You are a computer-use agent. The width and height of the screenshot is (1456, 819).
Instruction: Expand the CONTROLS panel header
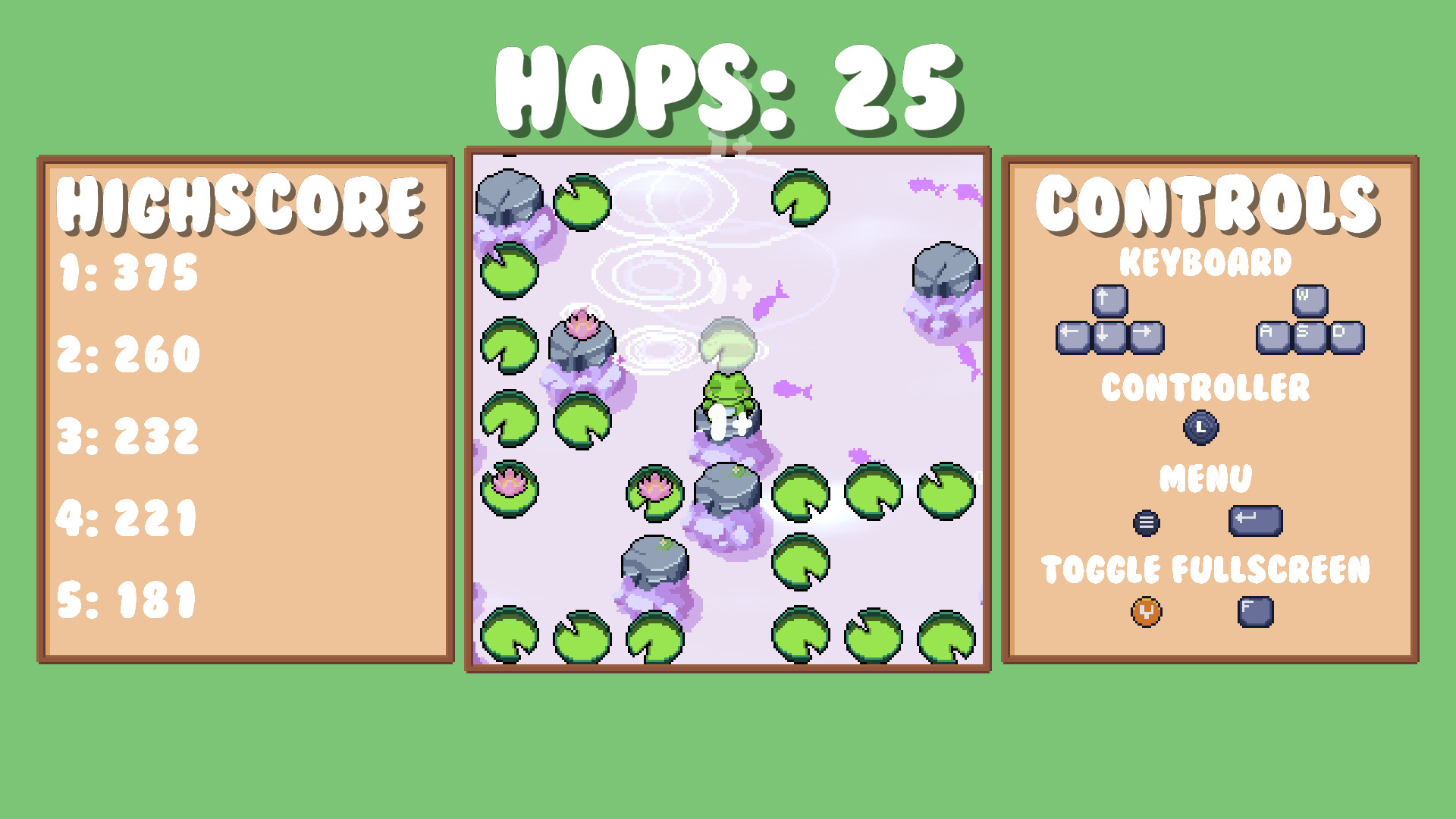[1207, 205]
